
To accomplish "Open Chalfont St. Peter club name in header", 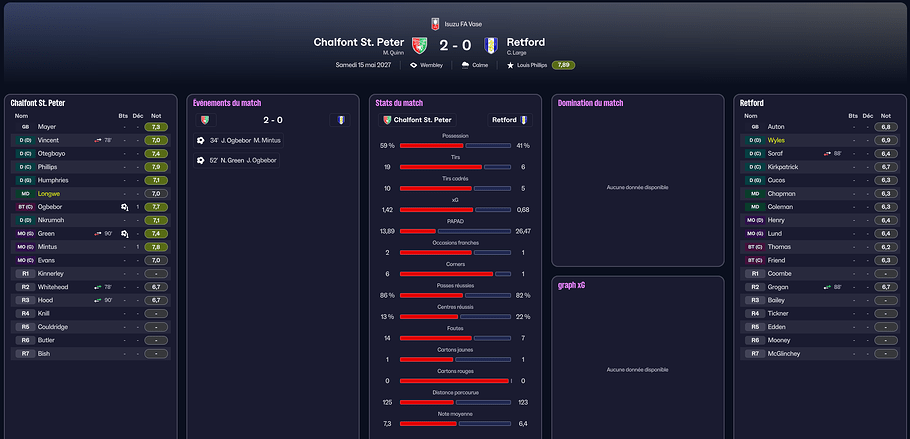I will 359,42.
